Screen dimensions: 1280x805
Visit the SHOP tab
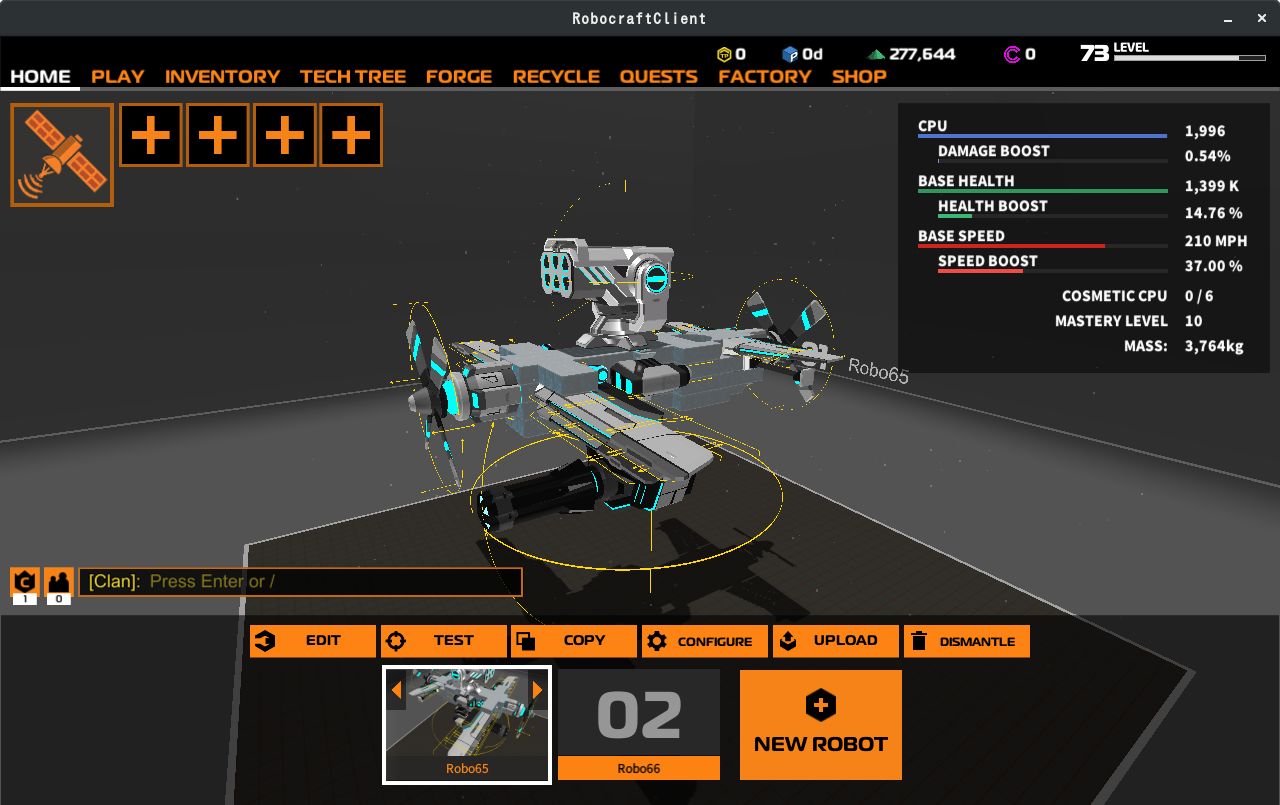click(859, 77)
